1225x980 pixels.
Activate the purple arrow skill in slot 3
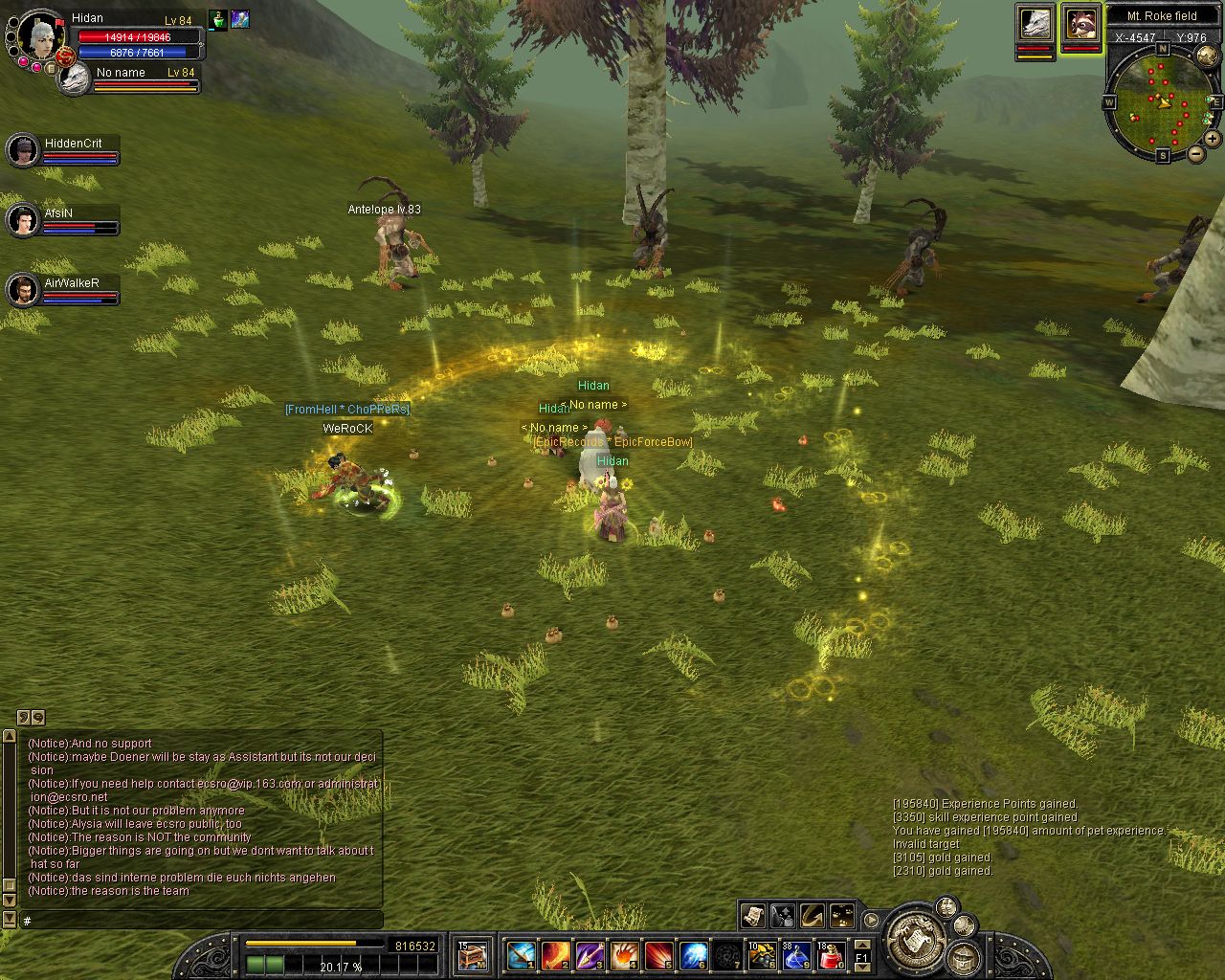pyautogui.click(x=590, y=955)
